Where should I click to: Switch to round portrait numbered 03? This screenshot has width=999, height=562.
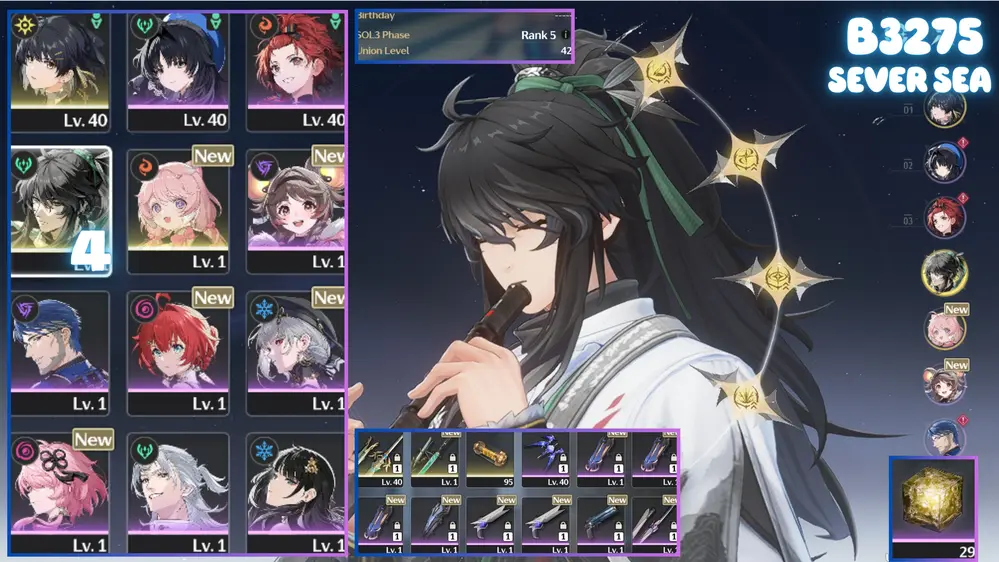[944, 218]
